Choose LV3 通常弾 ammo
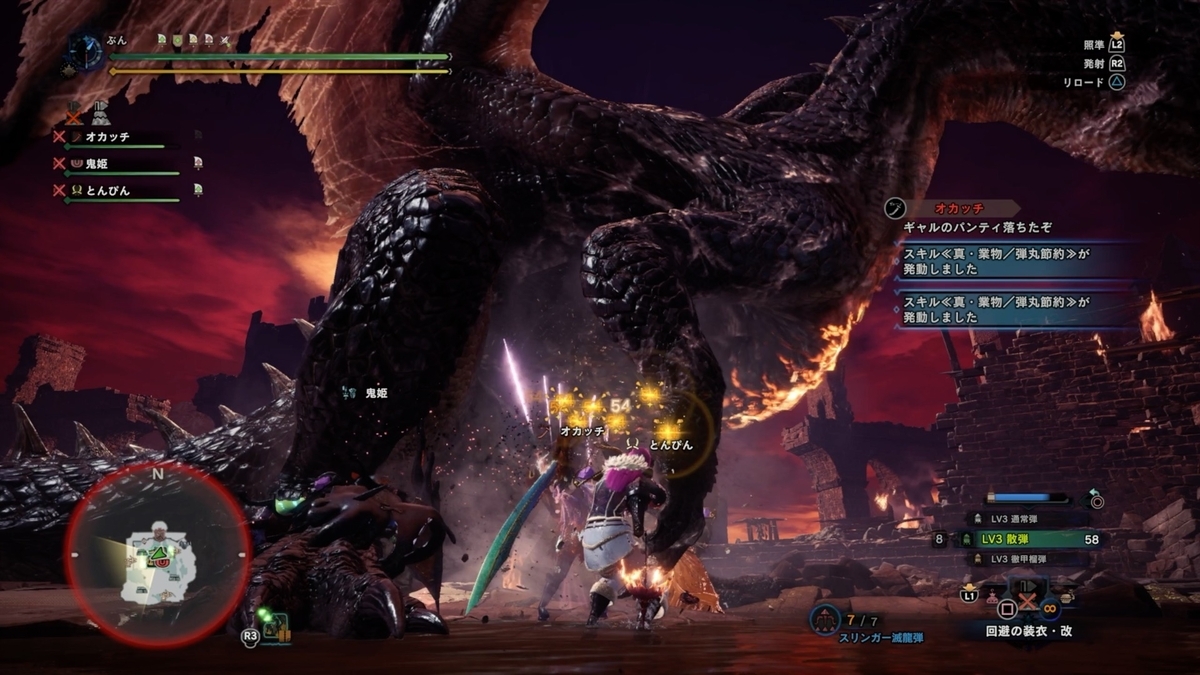 1020,519
